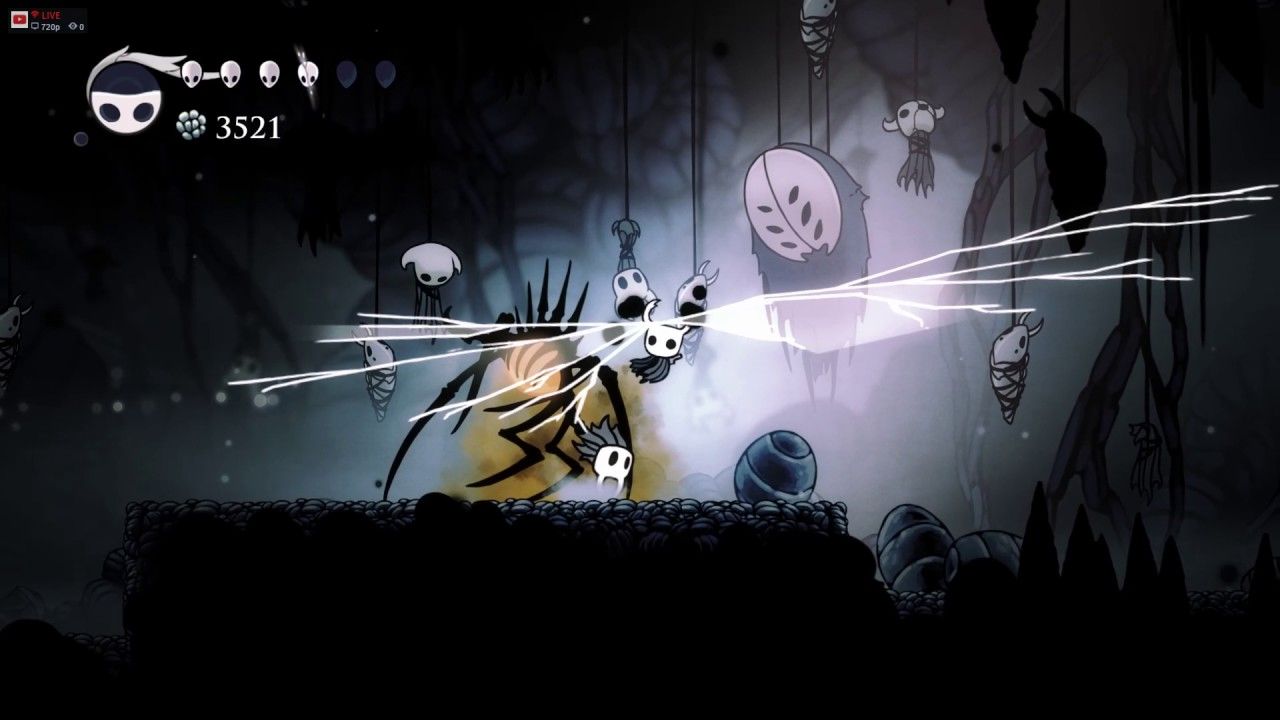The width and height of the screenshot is (1280, 720).
Task: Click the LIVE badge text
Action: (x=51, y=15)
